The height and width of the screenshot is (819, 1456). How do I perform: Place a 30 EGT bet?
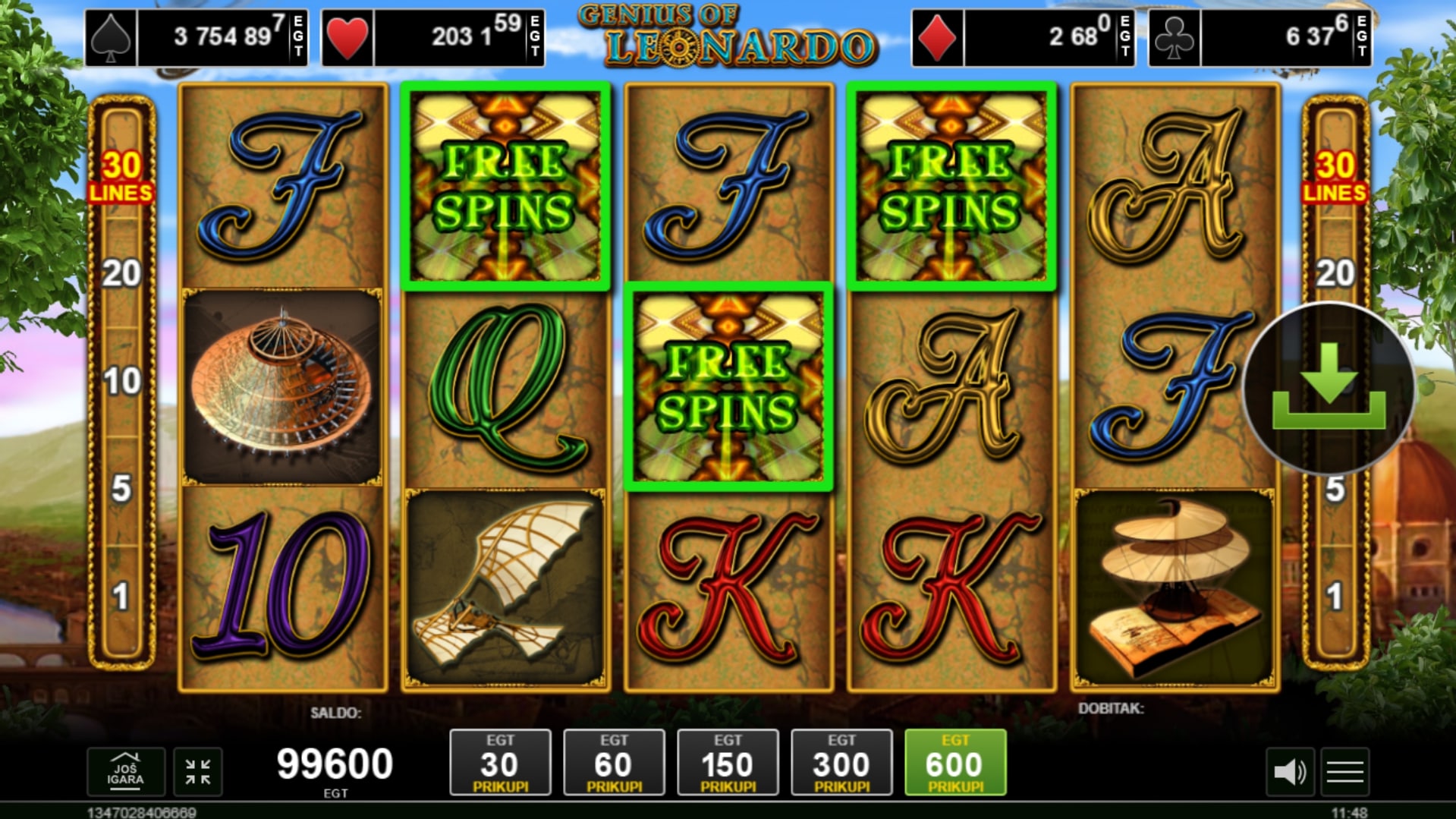click(500, 763)
